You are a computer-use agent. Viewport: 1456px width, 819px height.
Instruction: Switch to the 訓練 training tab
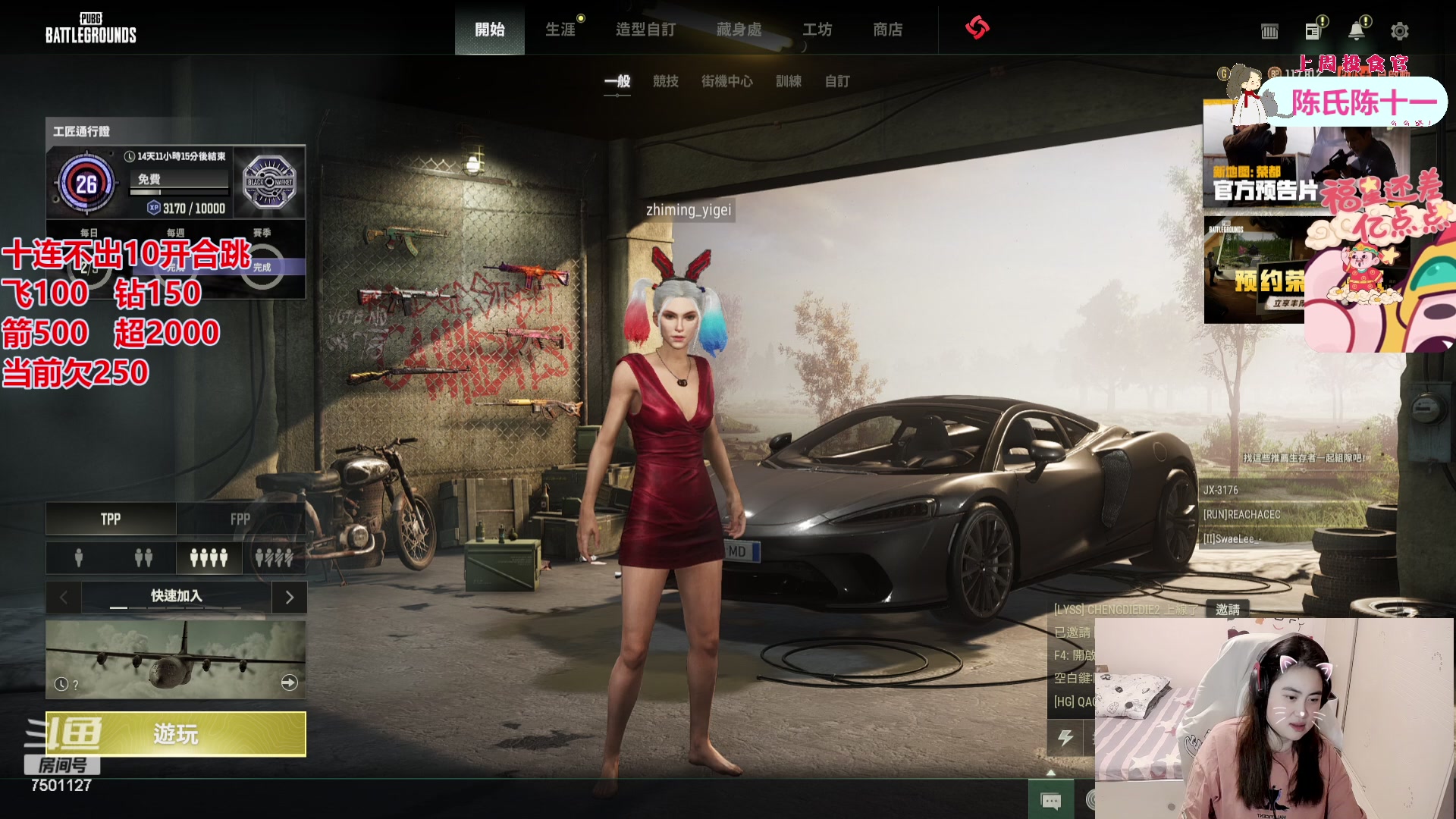pyautogui.click(x=789, y=81)
